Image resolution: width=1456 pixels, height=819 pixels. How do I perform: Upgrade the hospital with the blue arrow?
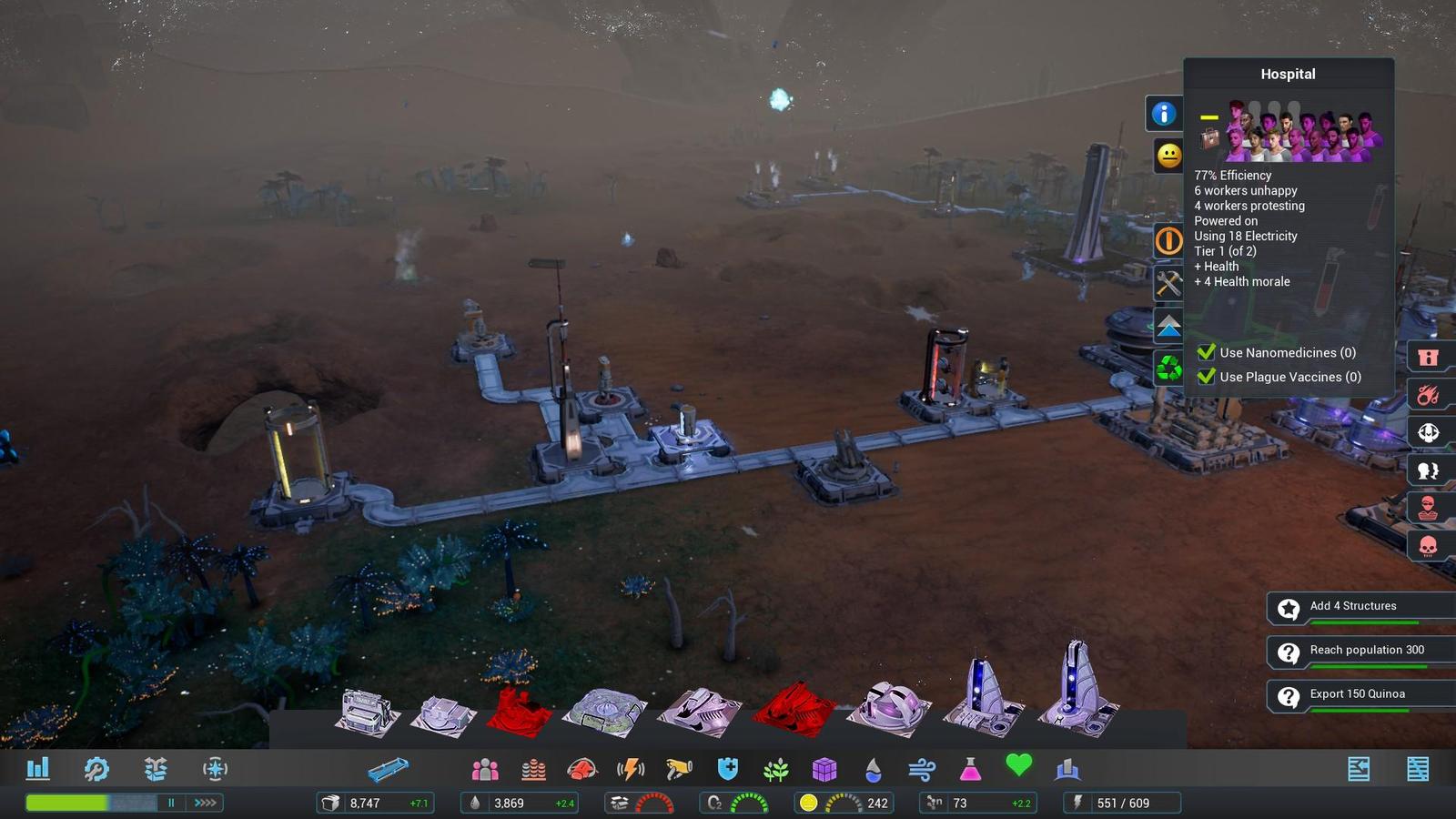[1168, 326]
